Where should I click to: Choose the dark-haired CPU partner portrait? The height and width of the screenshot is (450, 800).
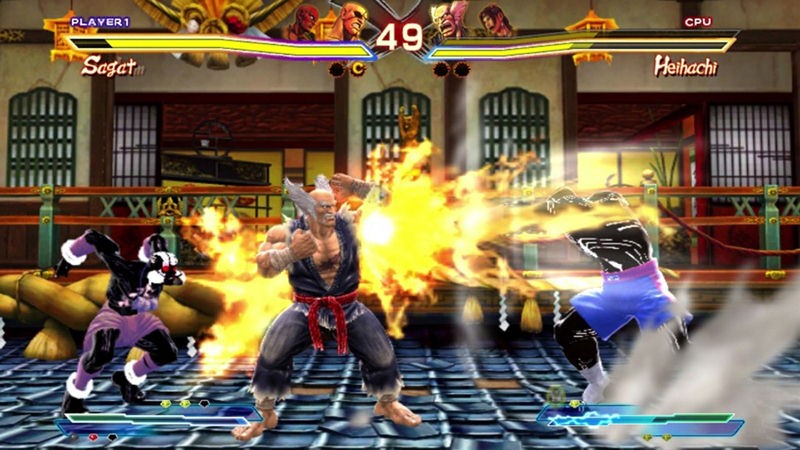coord(493,22)
